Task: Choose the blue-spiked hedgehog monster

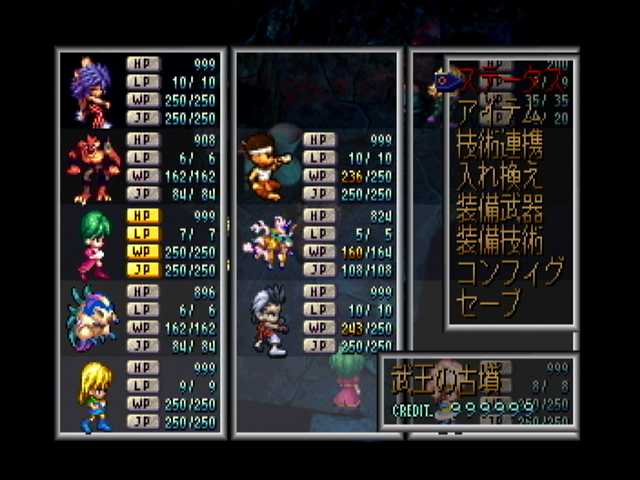Action: (93, 318)
